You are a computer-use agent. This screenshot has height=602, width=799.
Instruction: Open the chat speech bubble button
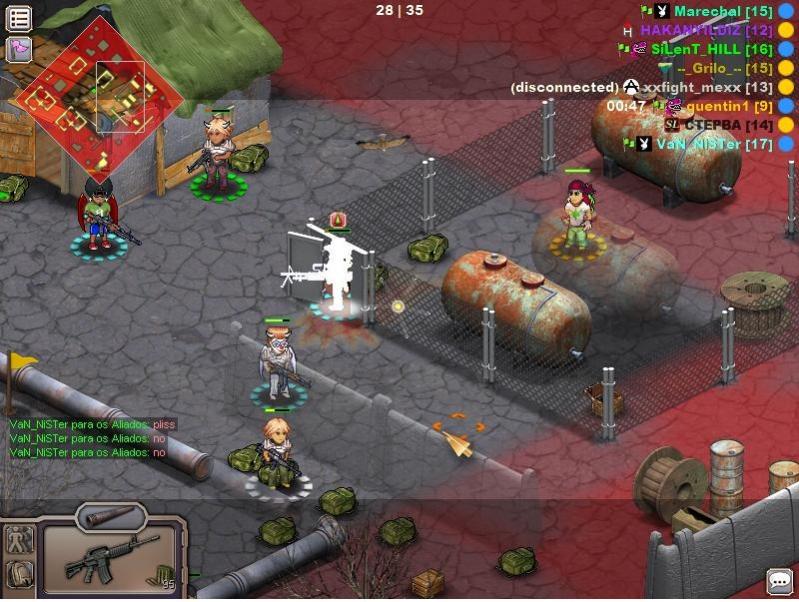click(x=780, y=581)
